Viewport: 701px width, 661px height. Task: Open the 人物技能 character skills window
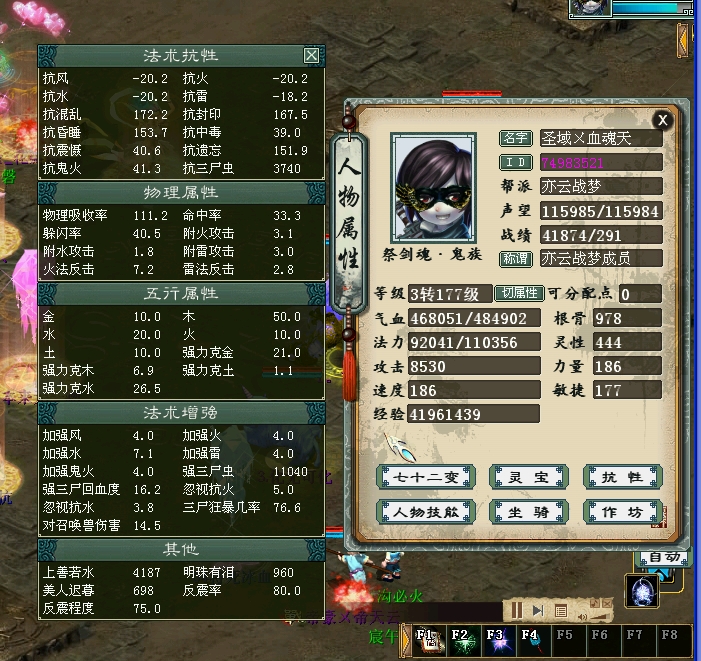click(x=423, y=511)
